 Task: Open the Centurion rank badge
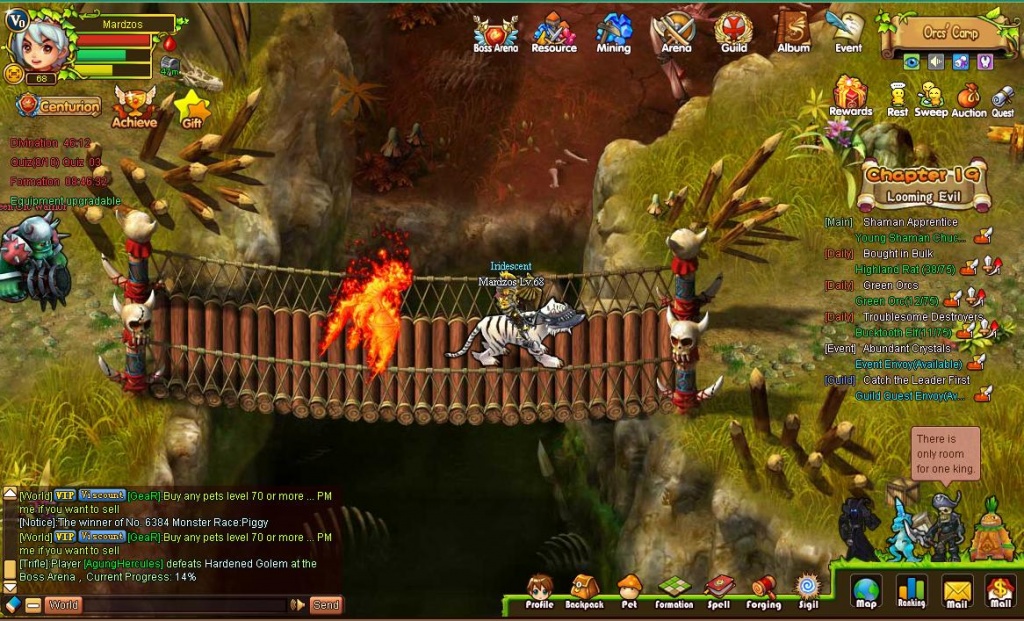[58, 105]
